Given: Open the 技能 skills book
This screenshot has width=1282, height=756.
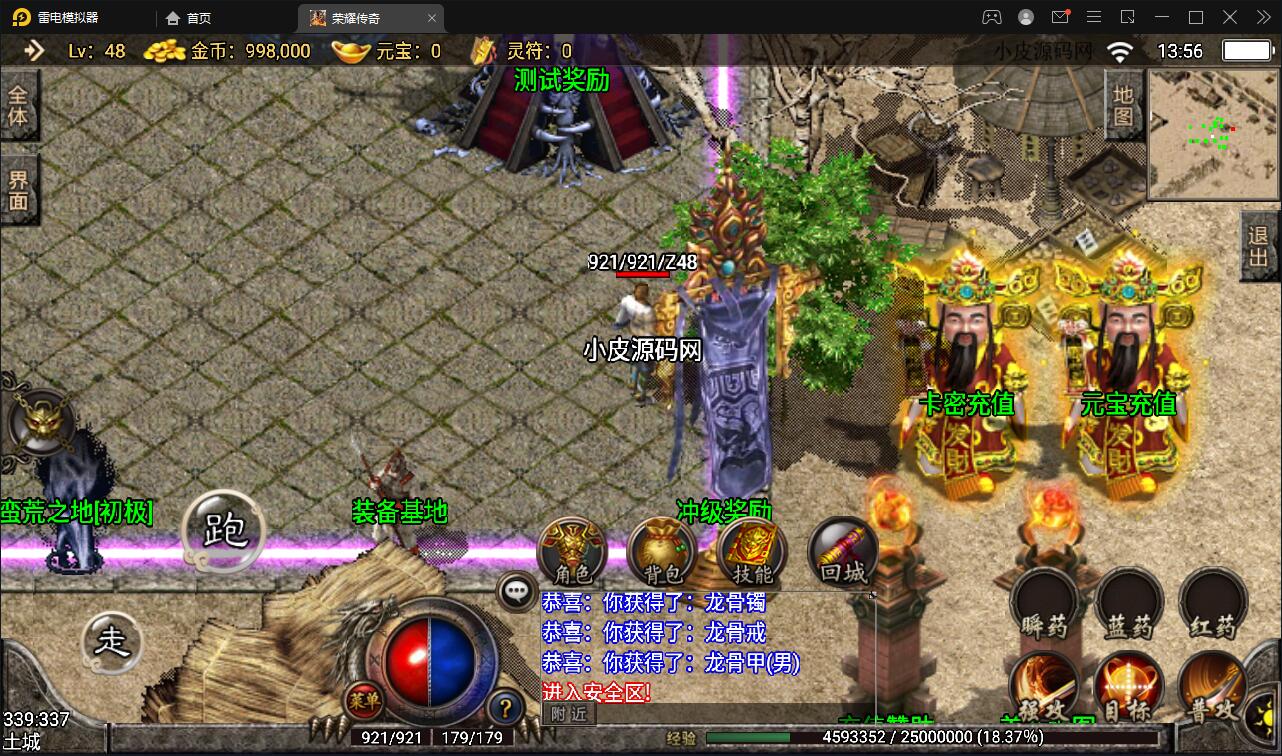Looking at the screenshot, I should click(x=752, y=553).
